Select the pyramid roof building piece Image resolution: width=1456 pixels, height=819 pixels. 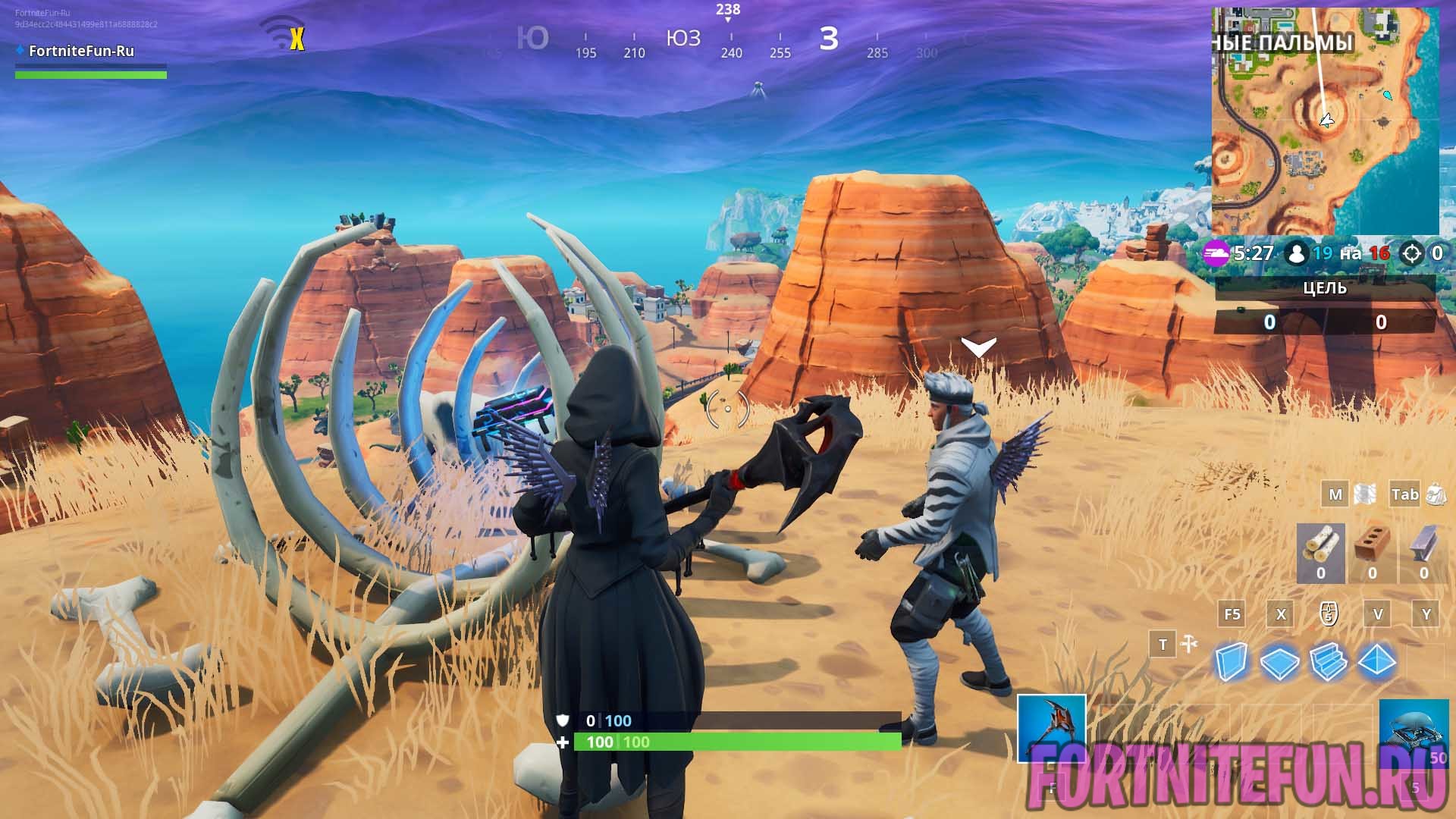(1376, 662)
